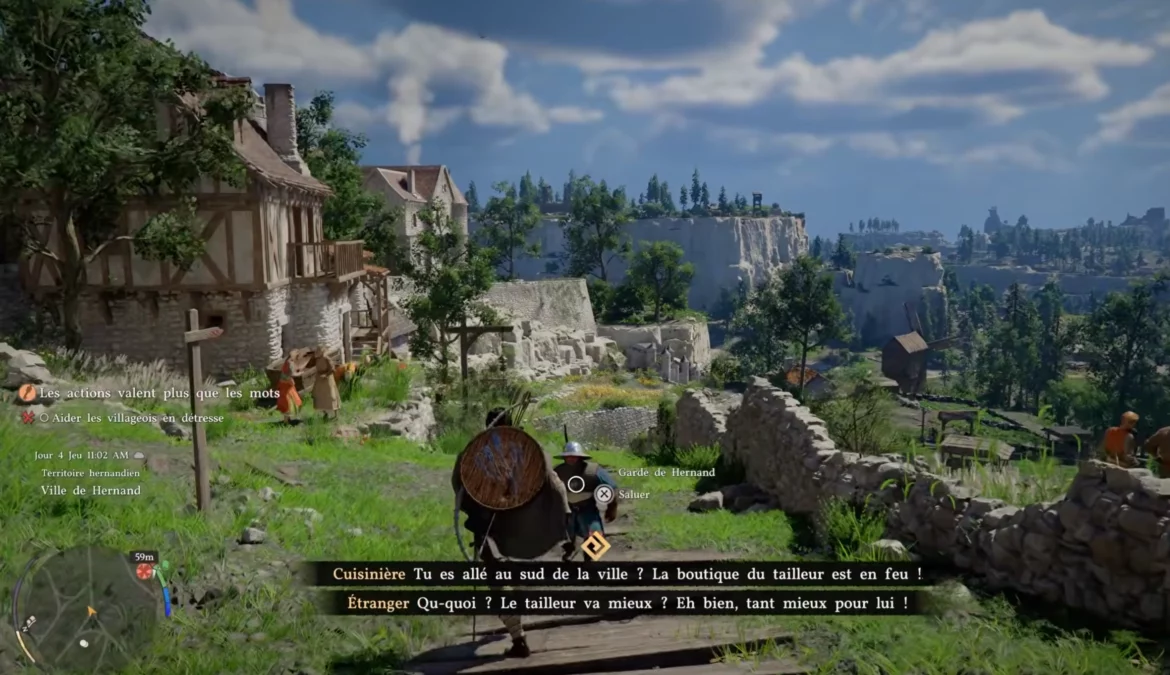Image resolution: width=1170 pixels, height=675 pixels.
Task: Click the white marker dot on the minimap
Action: 84,643
